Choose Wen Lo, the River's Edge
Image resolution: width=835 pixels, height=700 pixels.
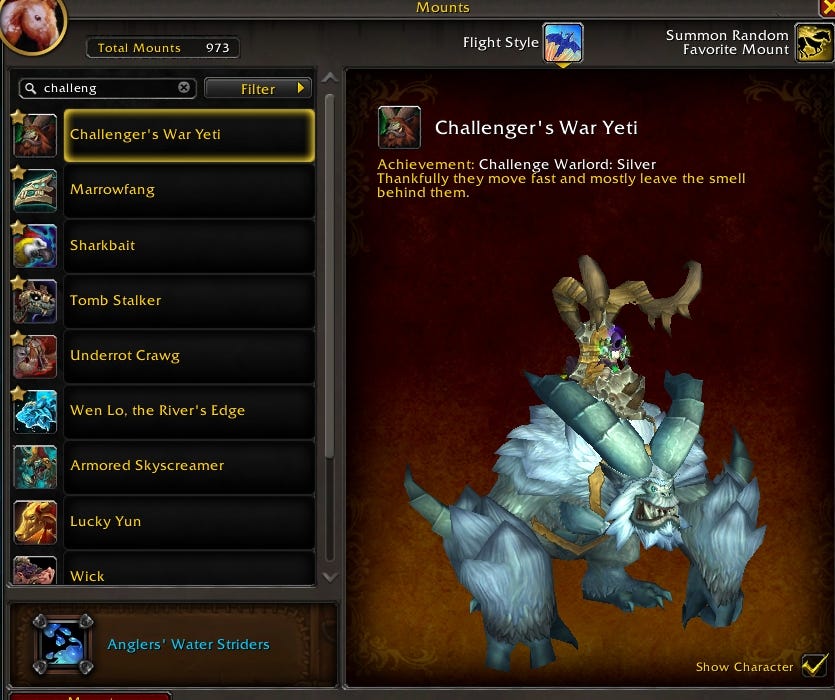(188, 410)
